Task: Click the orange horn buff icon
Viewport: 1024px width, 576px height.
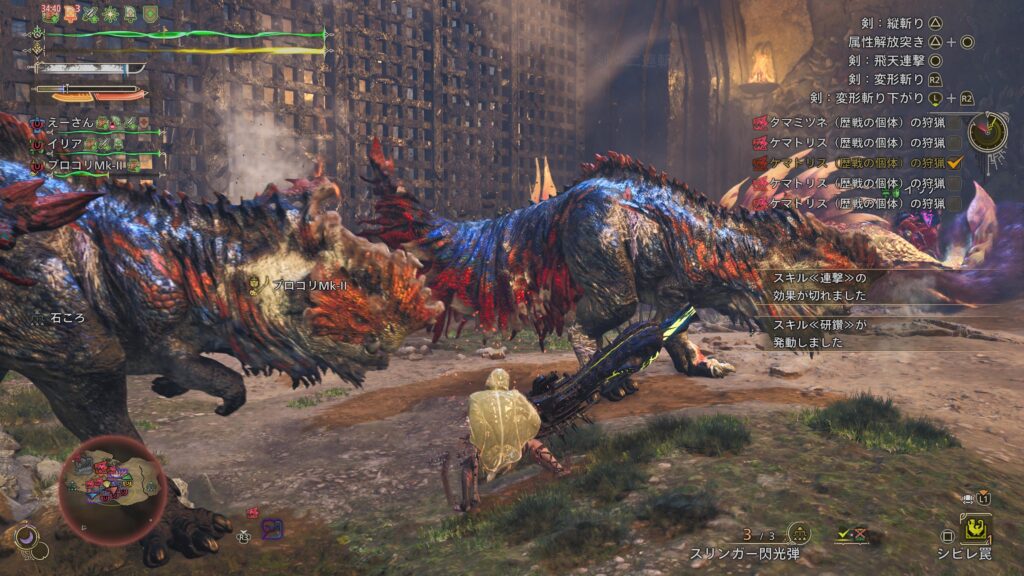Action: 70,13
